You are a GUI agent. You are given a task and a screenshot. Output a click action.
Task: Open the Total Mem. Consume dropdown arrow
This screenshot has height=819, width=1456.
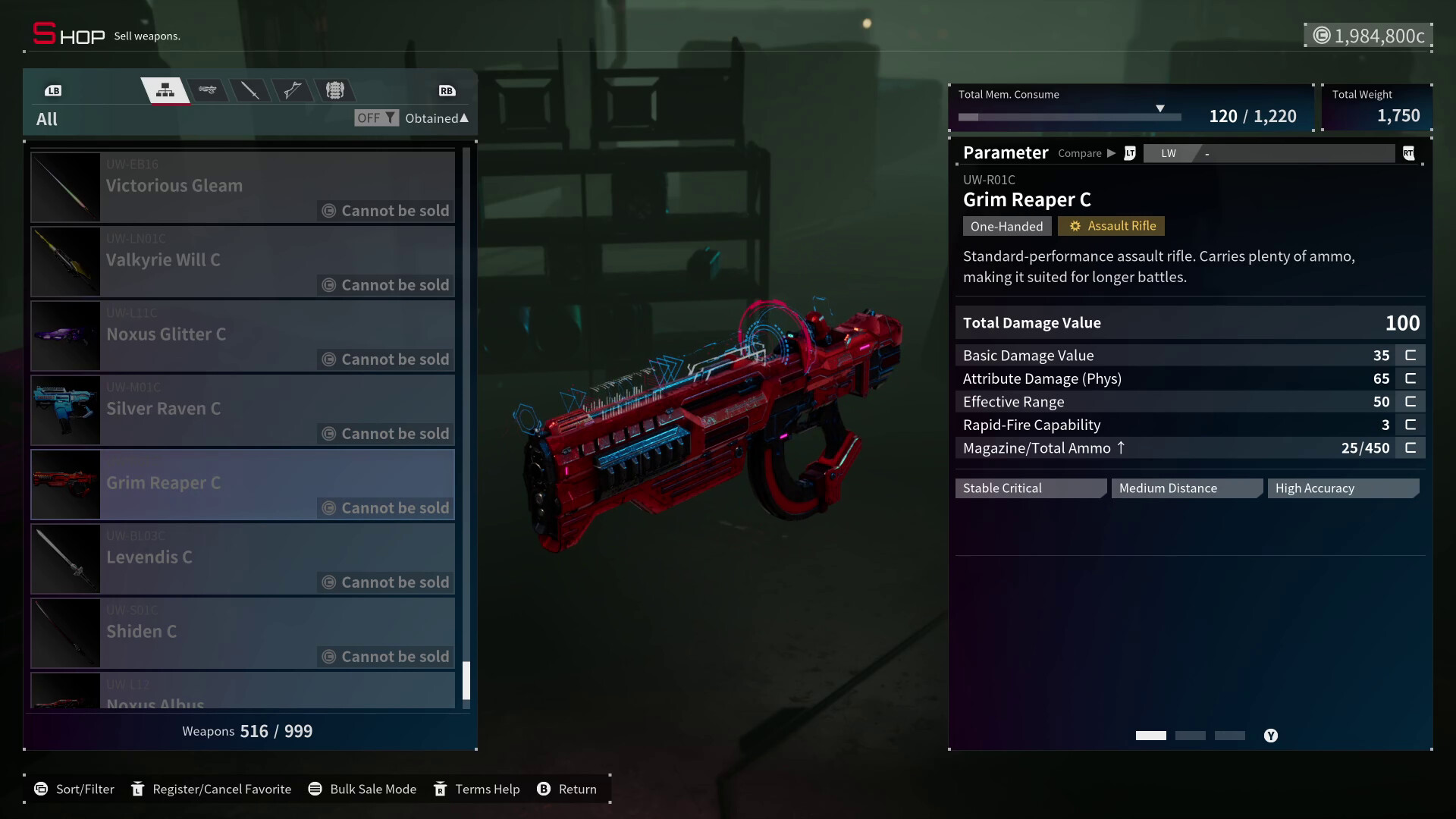1160,108
